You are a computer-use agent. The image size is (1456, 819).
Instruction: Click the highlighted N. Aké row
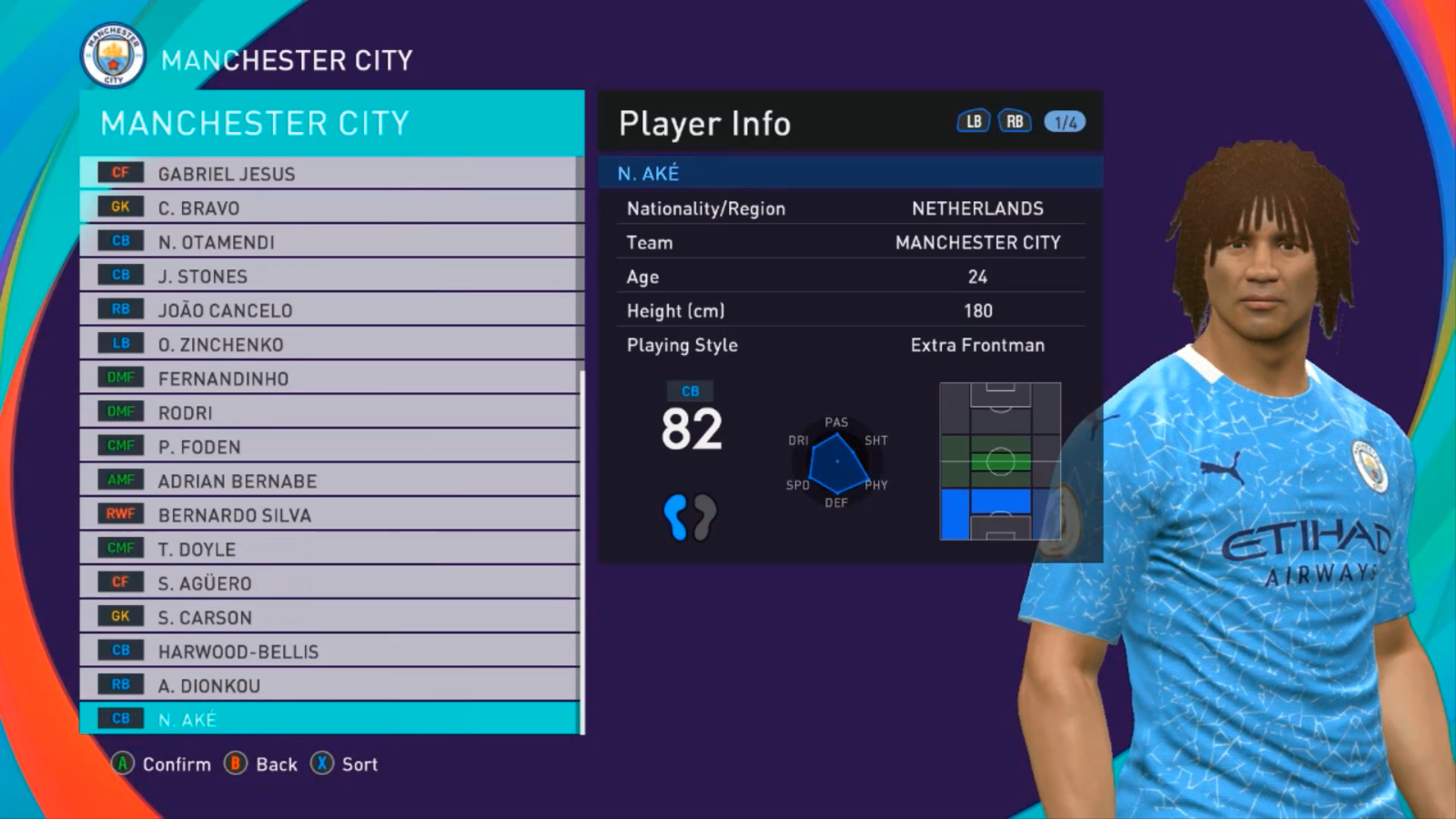tap(328, 719)
